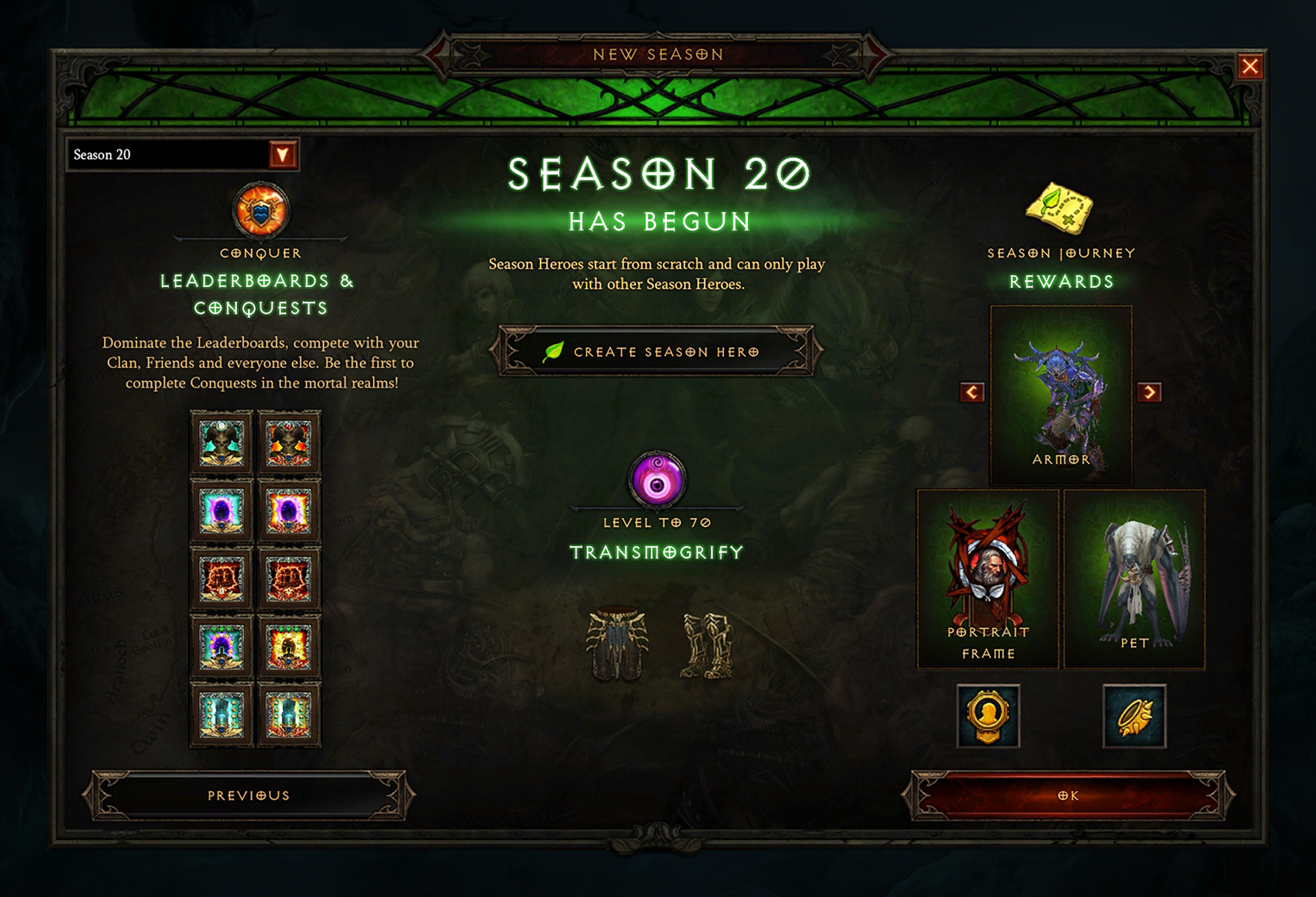
Task: View the Pet reward tile
Action: (x=1134, y=579)
